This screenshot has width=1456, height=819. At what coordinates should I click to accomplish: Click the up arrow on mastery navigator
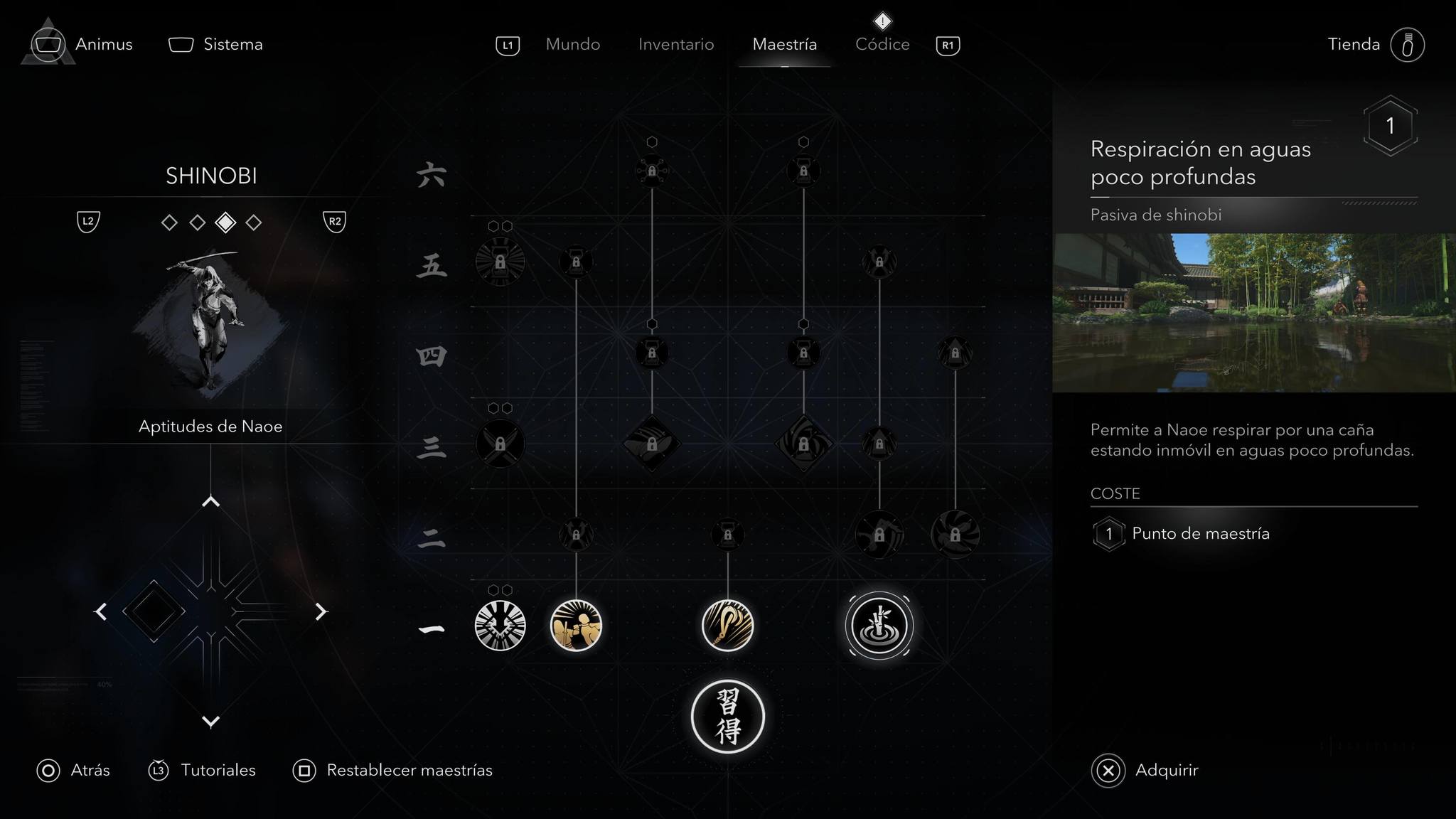tap(210, 502)
